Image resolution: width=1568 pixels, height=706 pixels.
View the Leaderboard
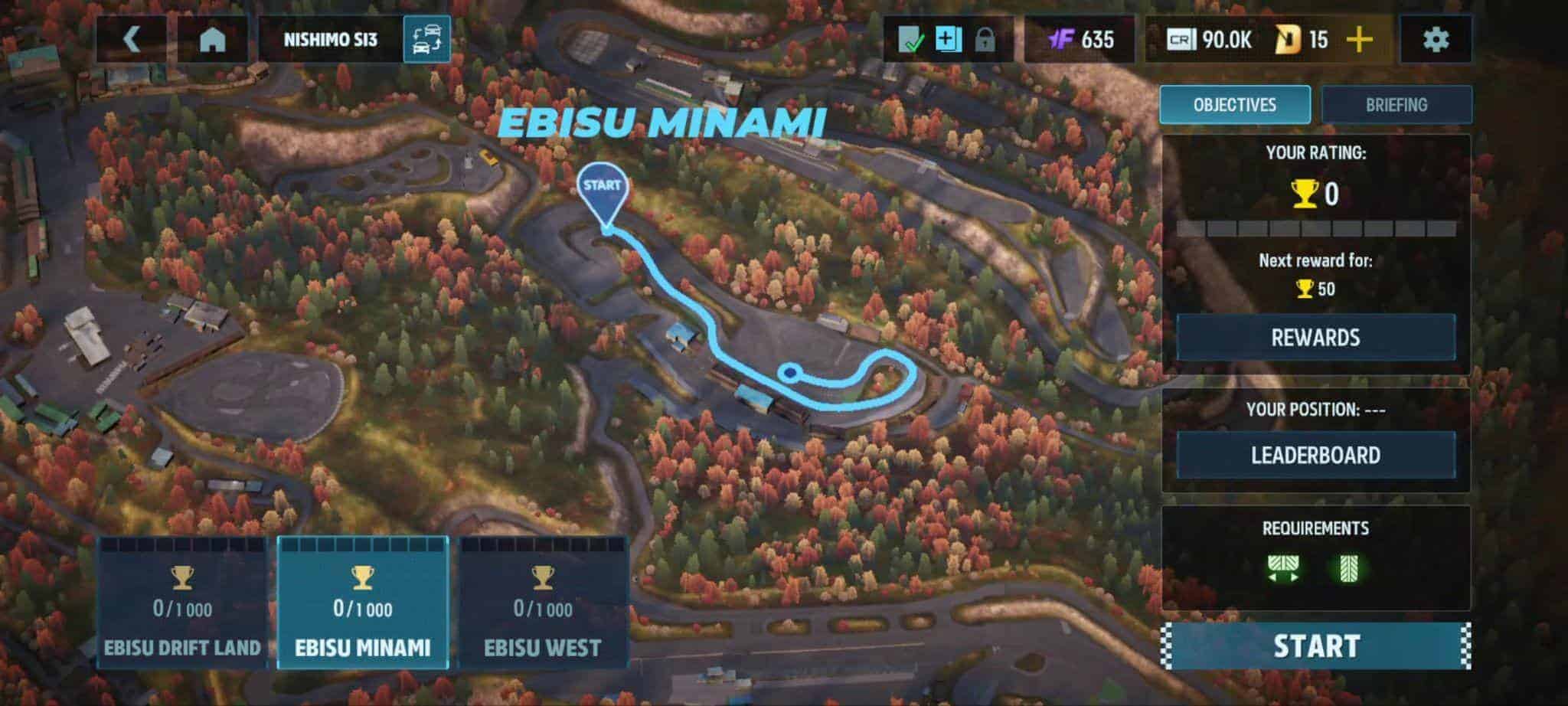point(1315,456)
